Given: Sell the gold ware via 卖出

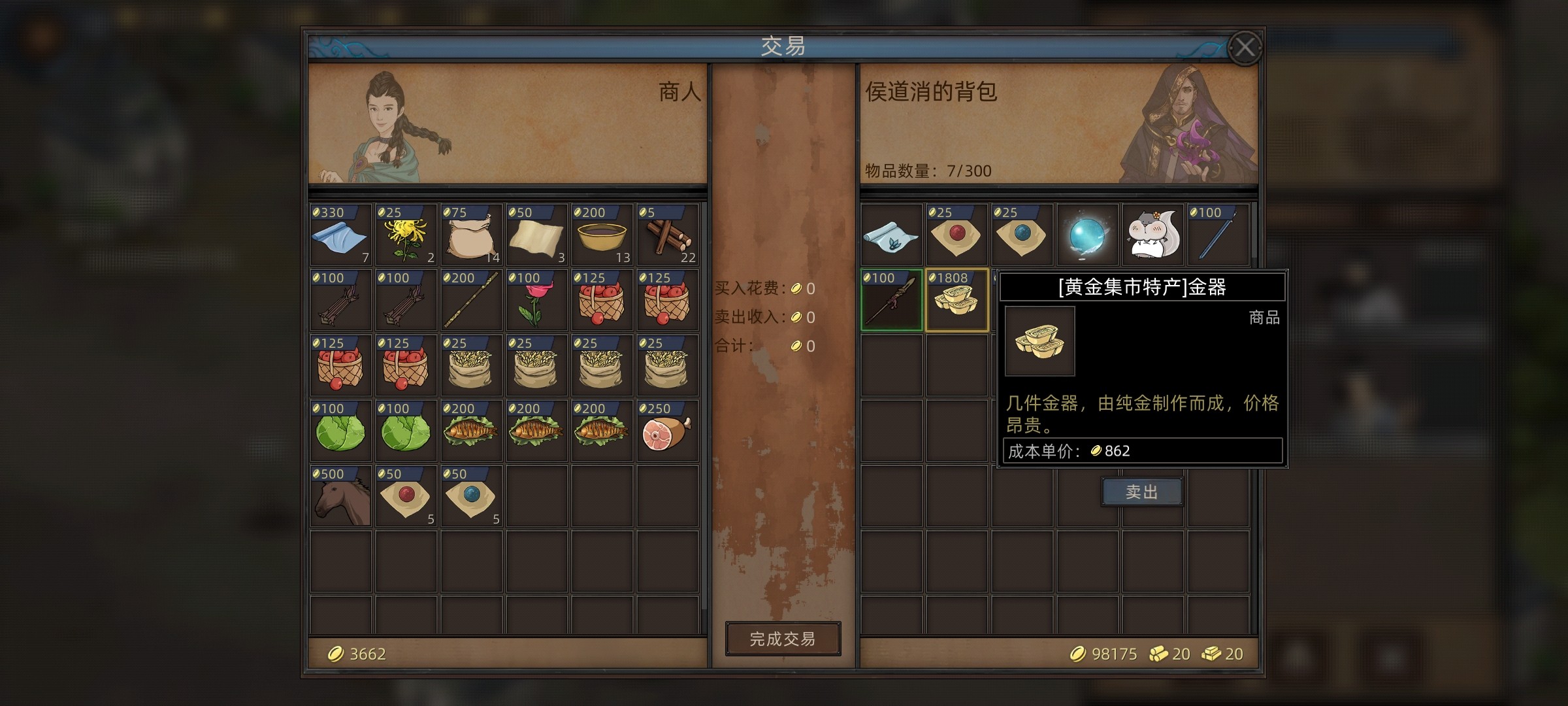Looking at the screenshot, I should click(1141, 492).
